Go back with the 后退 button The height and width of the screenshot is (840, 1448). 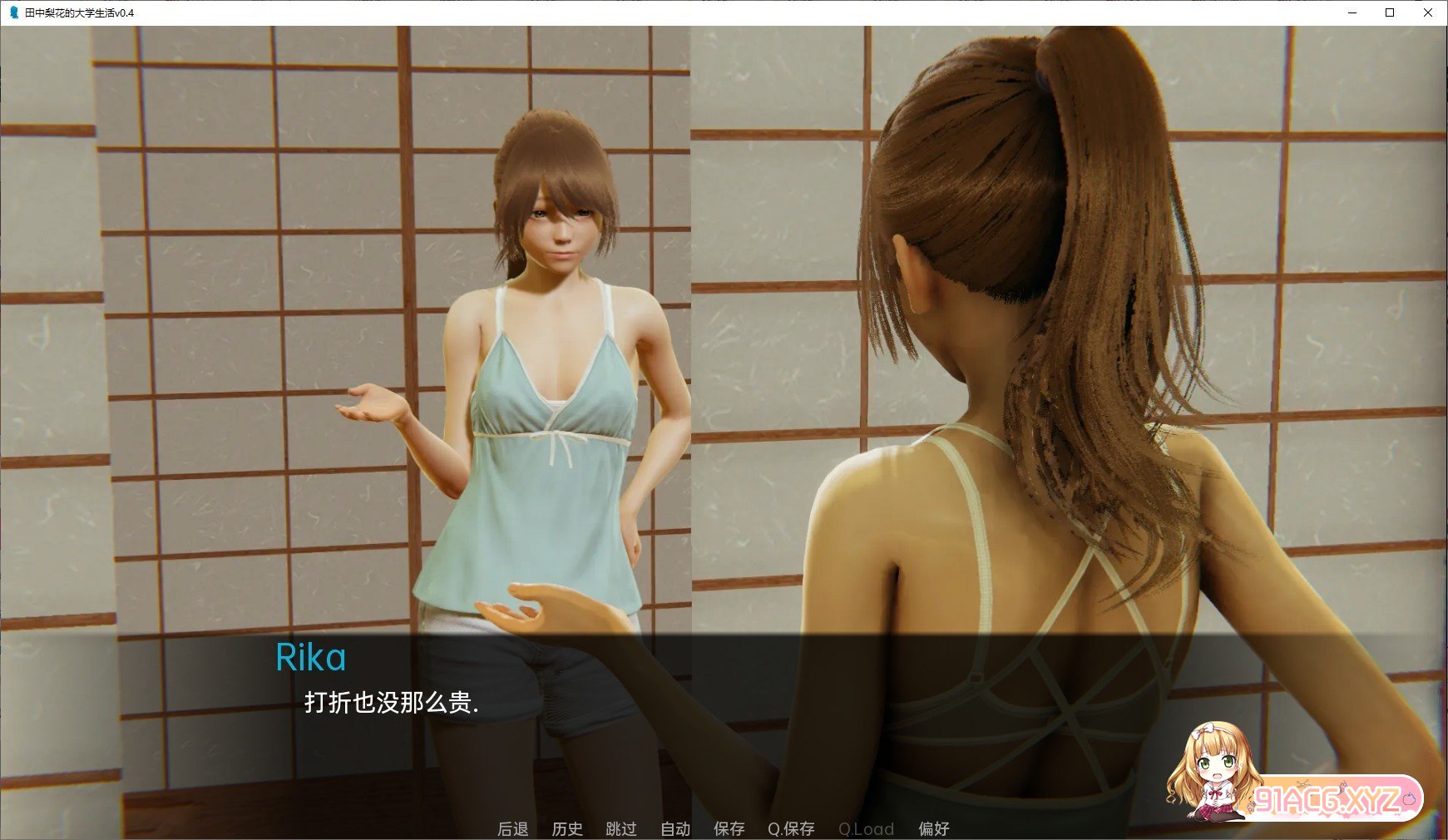click(x=512, y=828)
